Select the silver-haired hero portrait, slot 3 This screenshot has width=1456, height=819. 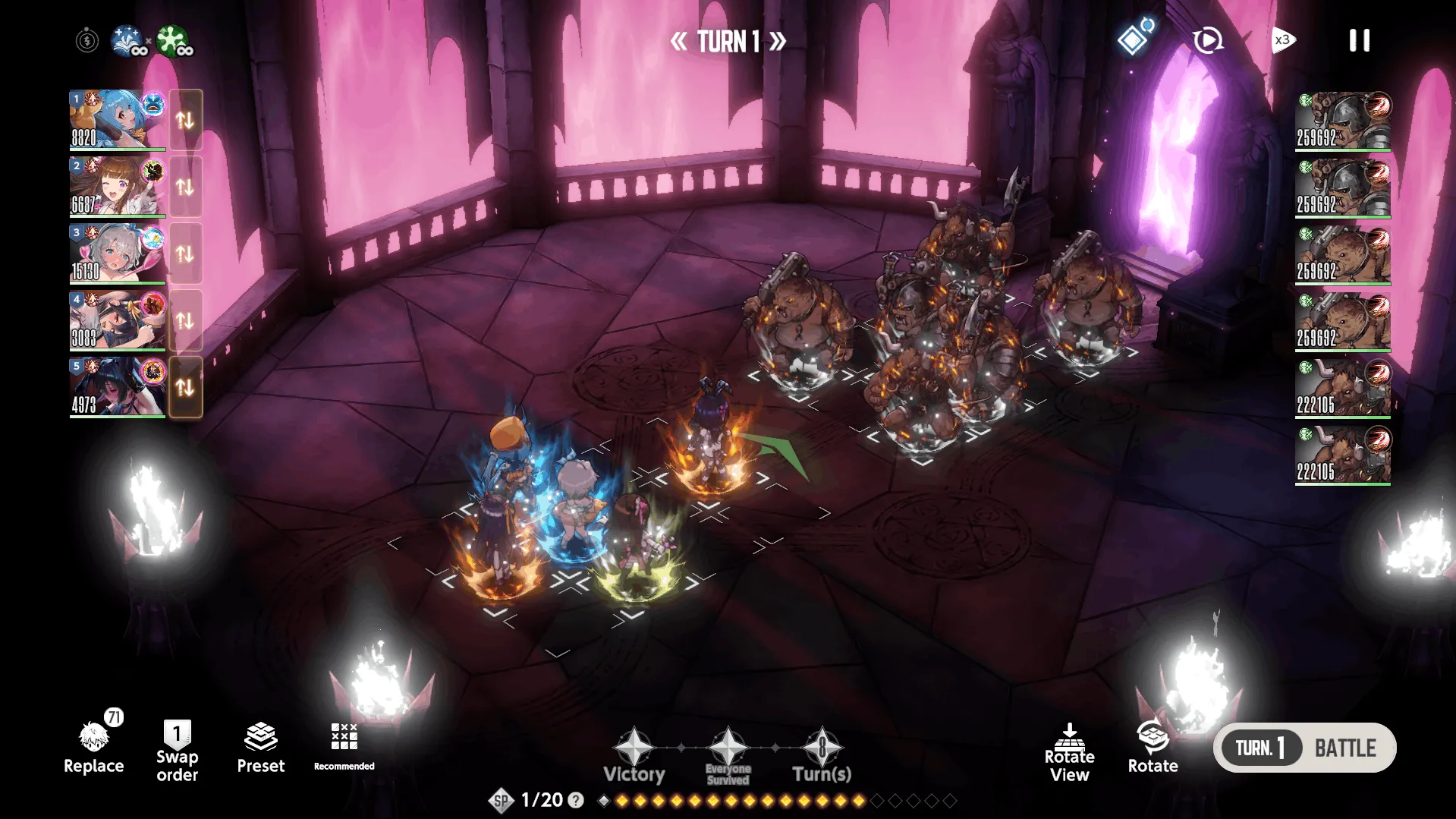click(x=118, y=253)
